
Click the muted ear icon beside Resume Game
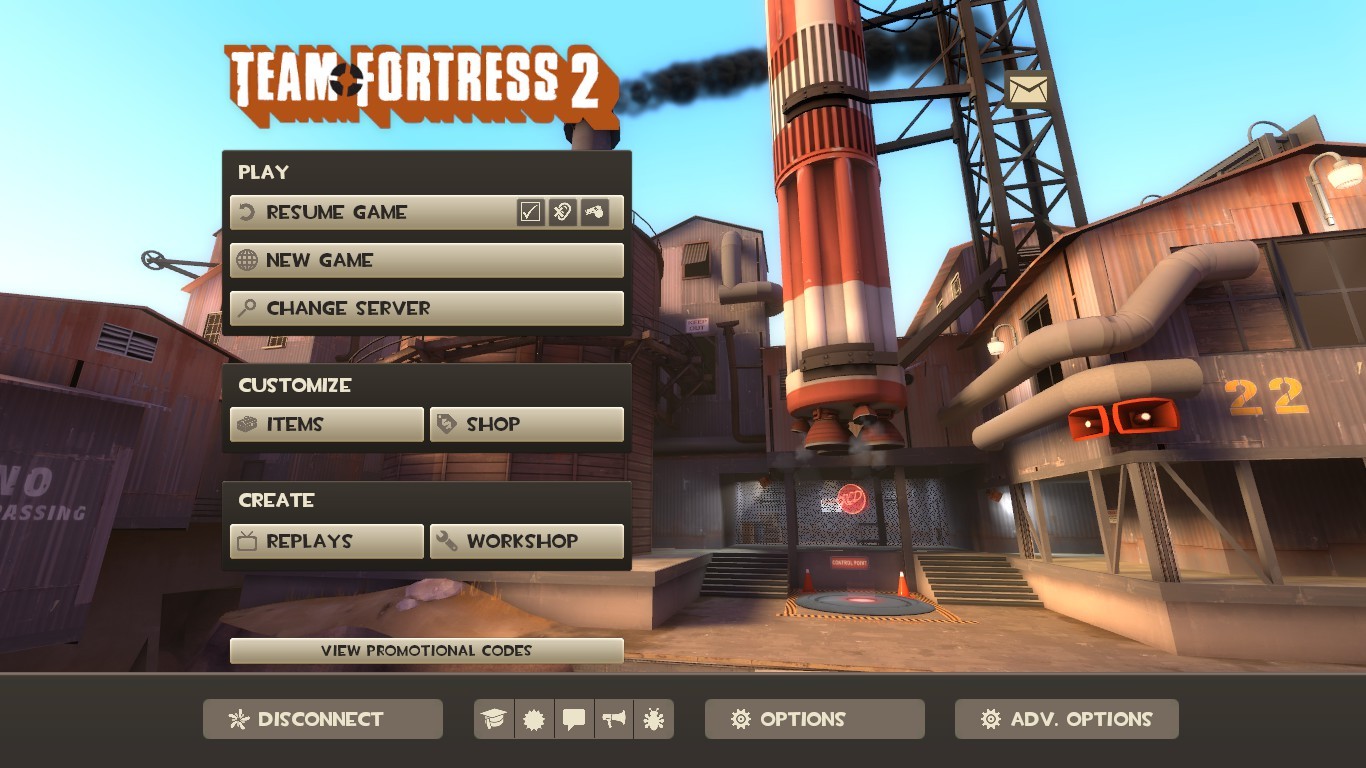(561, 211)
